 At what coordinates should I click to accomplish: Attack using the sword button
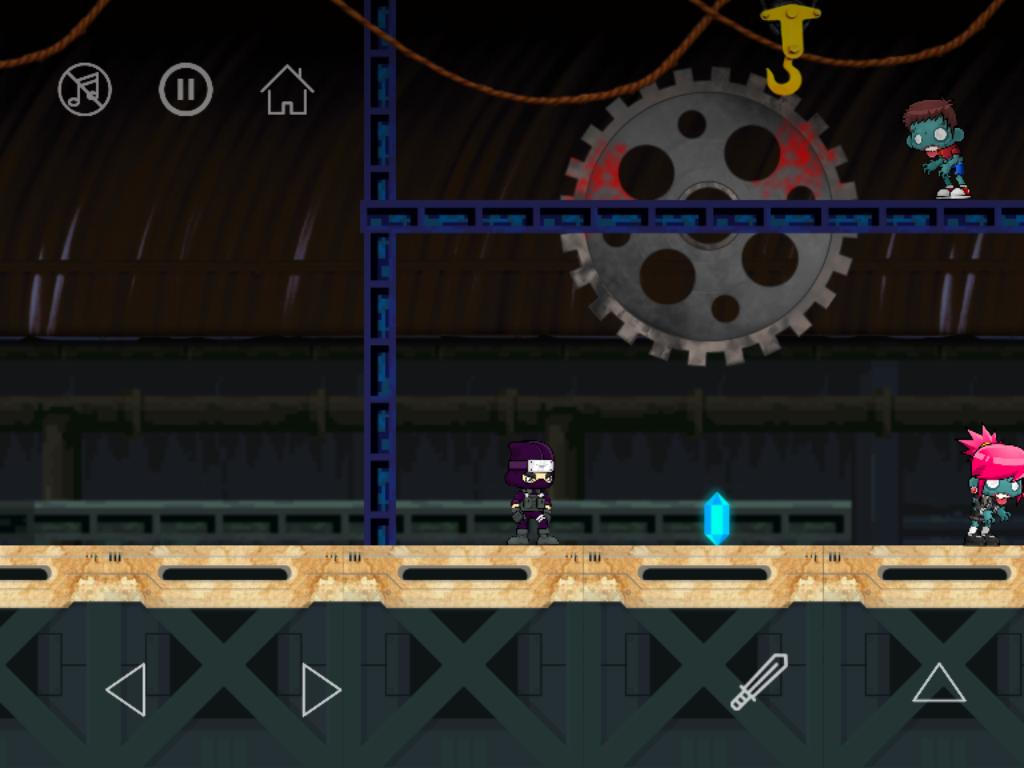[759, 682]
